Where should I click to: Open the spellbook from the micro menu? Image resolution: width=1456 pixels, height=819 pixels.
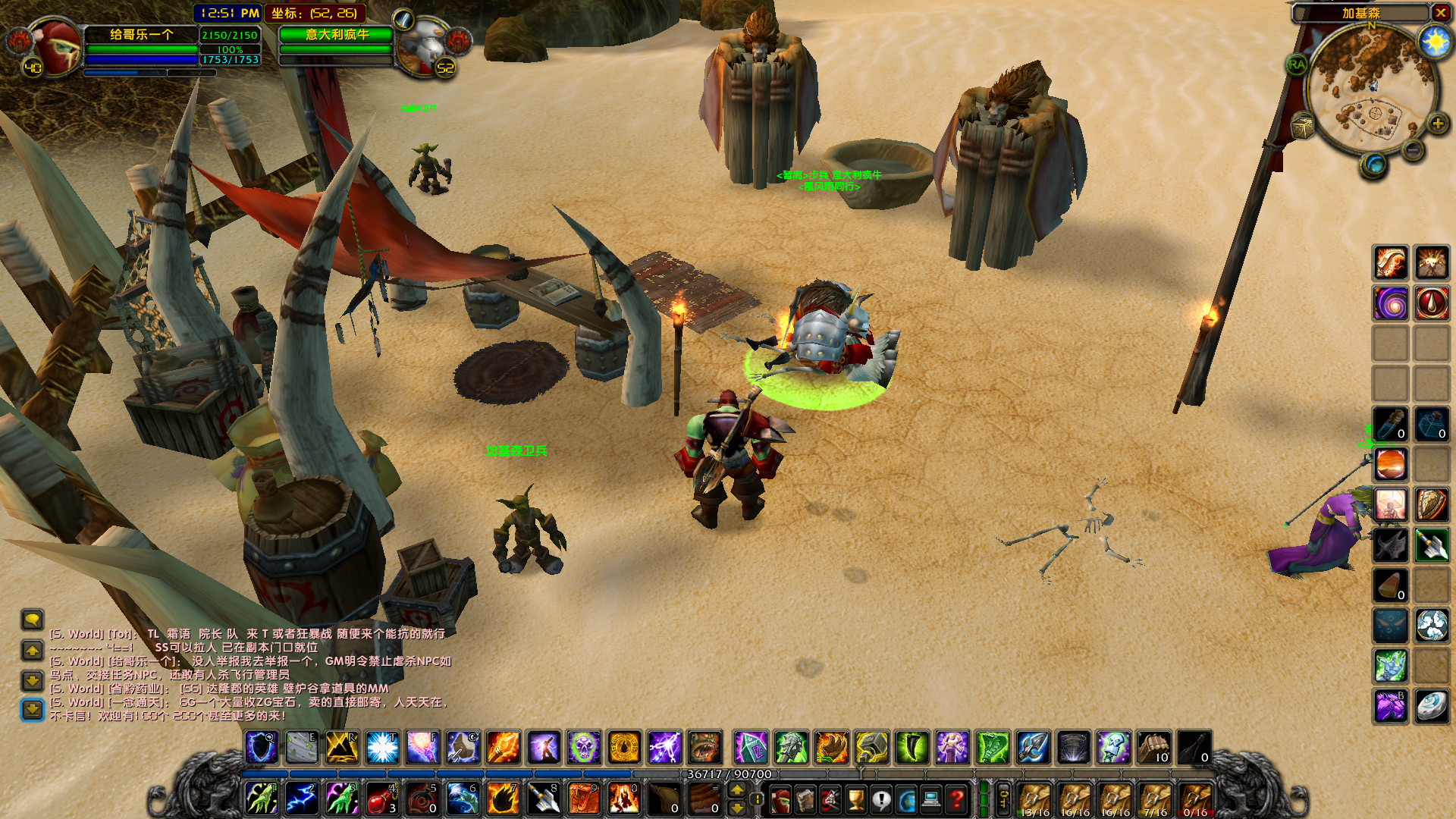(x=805, y=799)
